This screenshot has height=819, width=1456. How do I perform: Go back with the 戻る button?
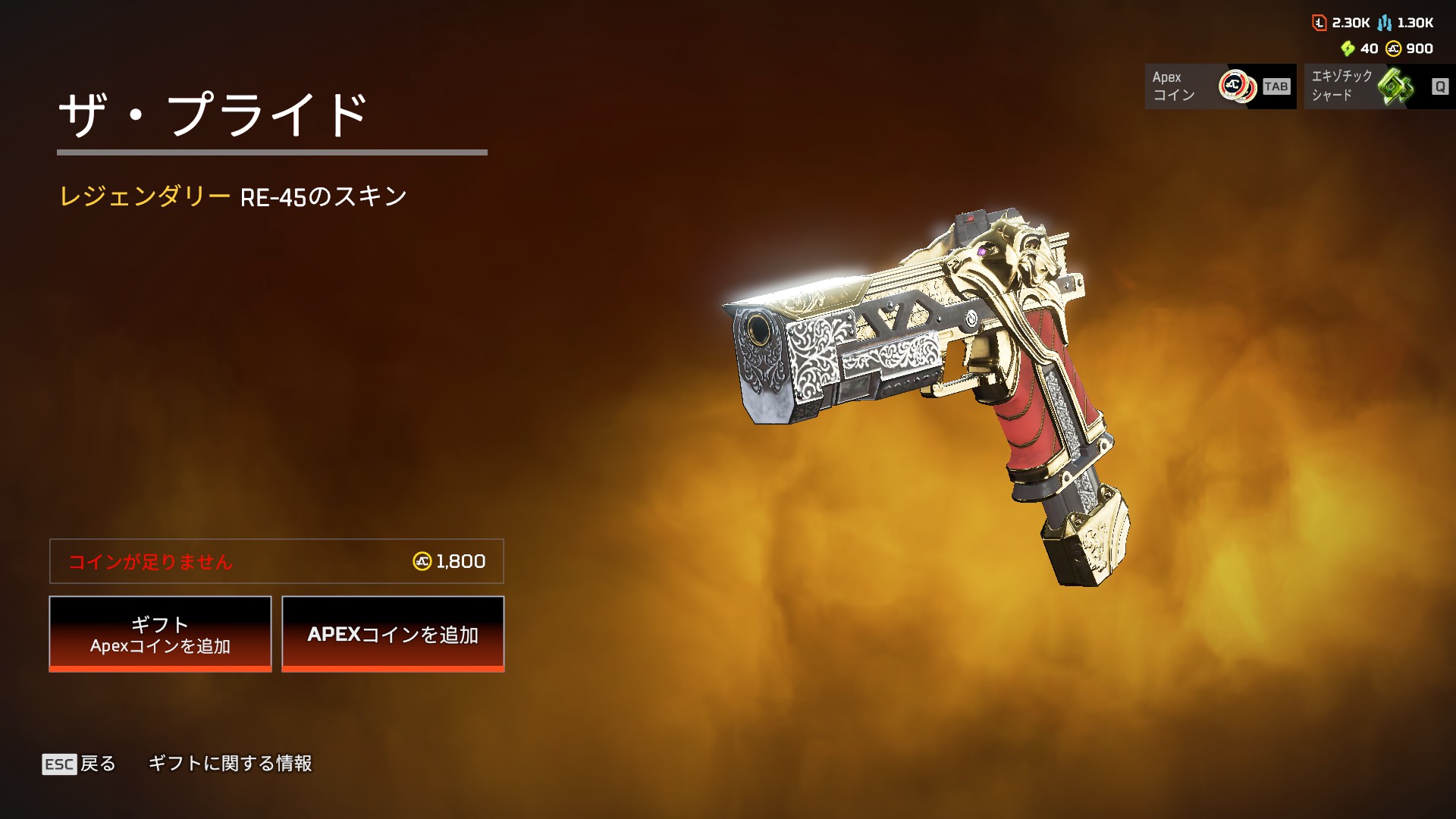point(80,764)
